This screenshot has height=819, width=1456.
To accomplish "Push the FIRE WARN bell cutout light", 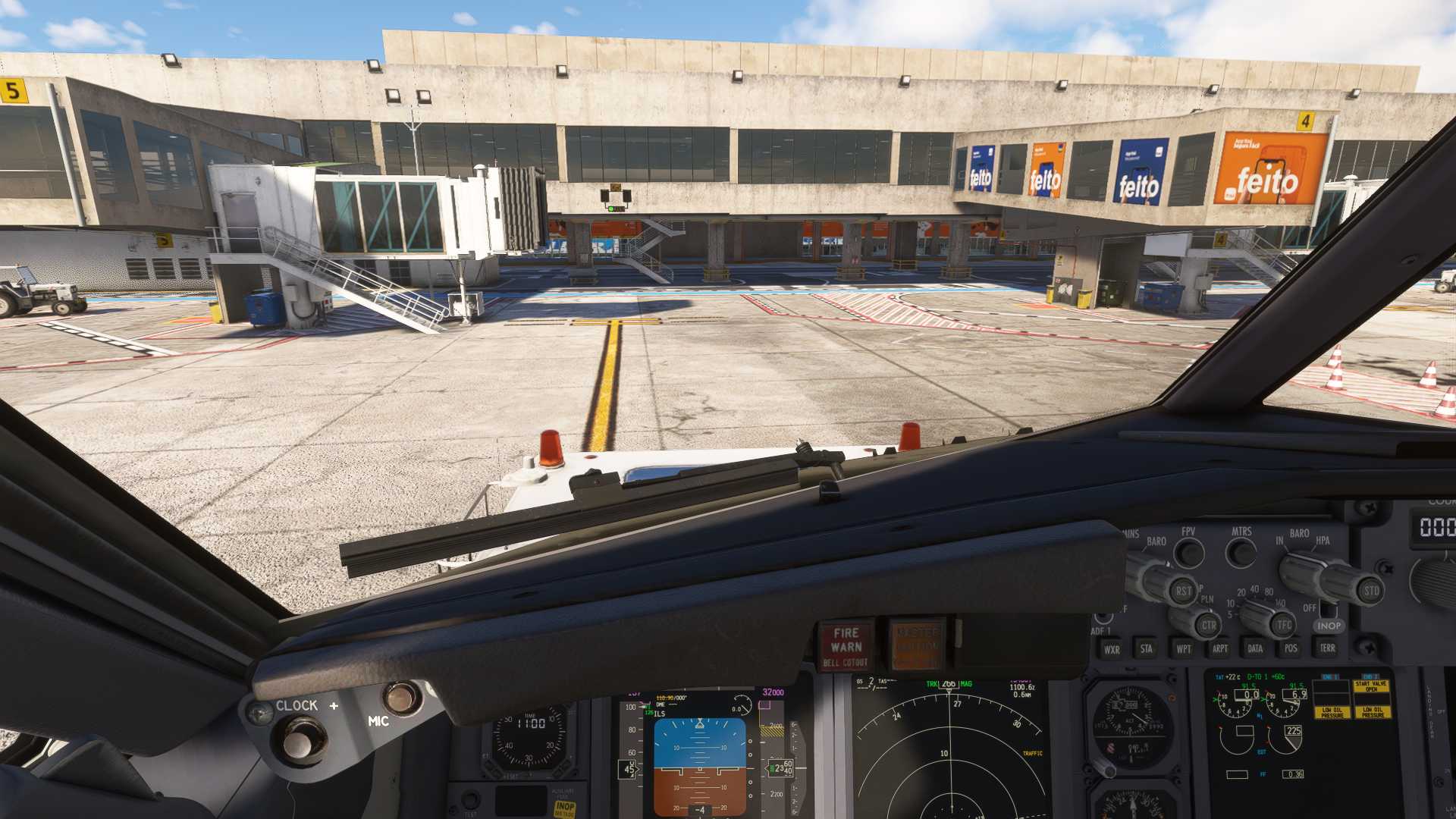I will click(x=846, y=646).
